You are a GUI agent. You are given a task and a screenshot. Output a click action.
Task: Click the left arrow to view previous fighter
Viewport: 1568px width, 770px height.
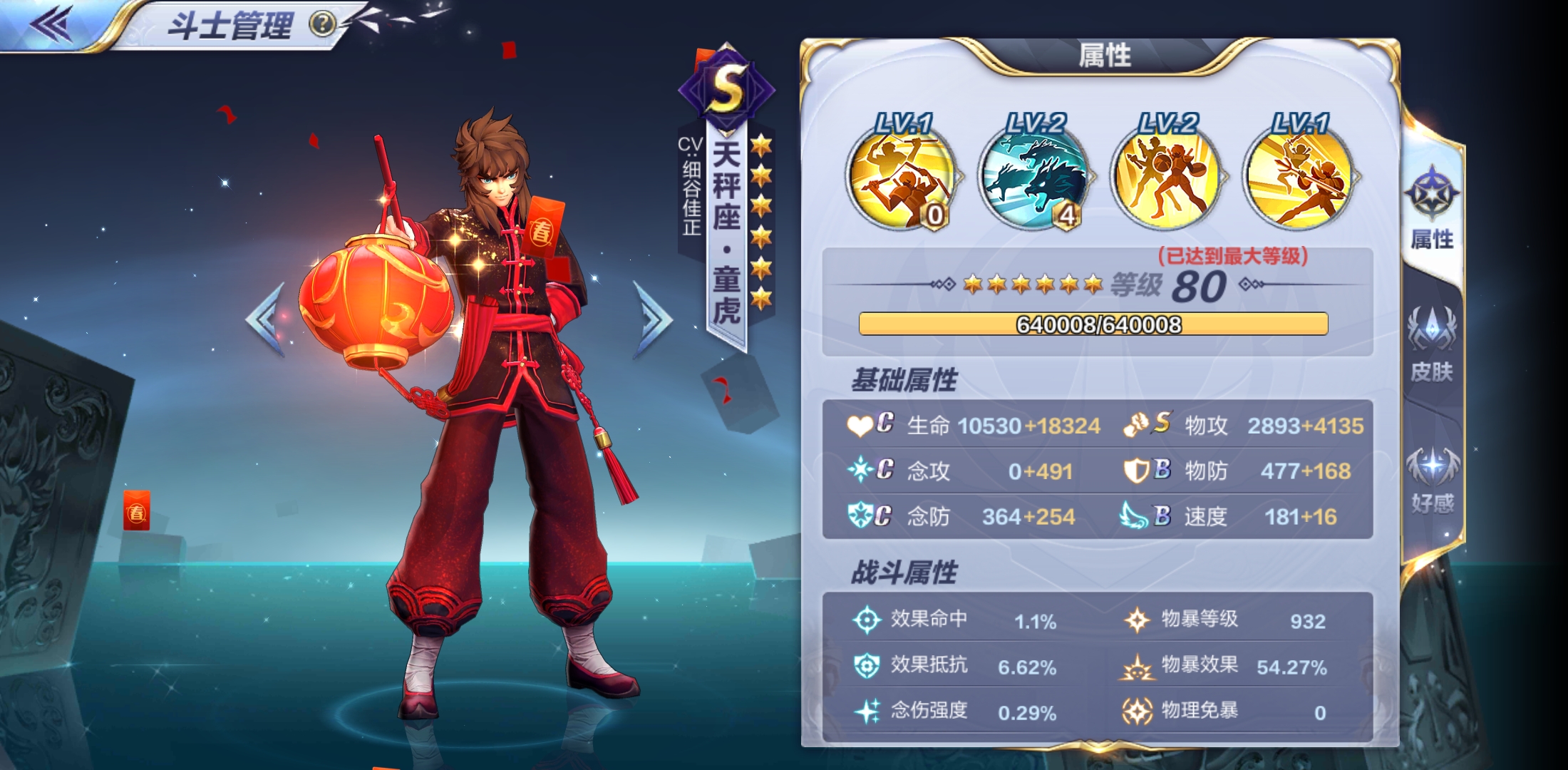[x=264, y=316]
